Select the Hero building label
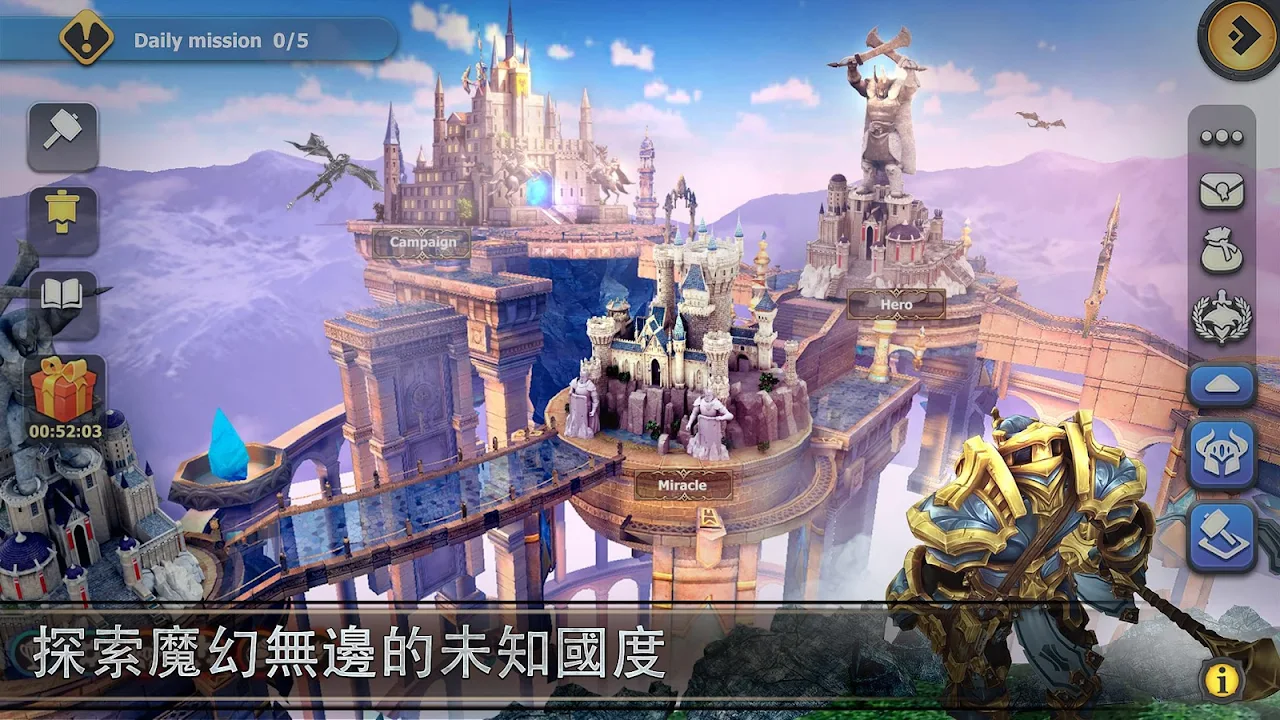 (896, 304)
